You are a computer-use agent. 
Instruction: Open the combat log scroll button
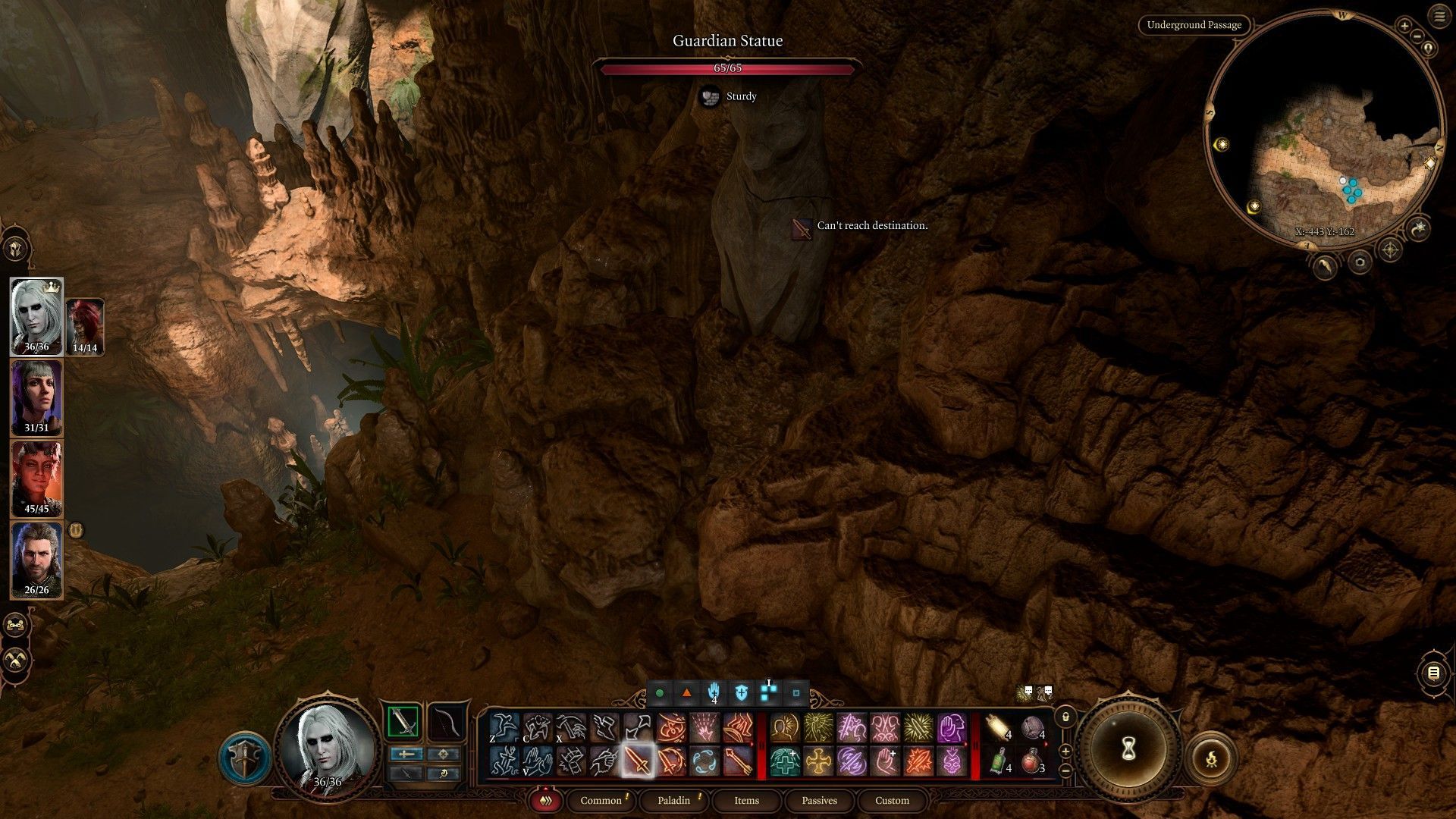[x=1433, y=673]
